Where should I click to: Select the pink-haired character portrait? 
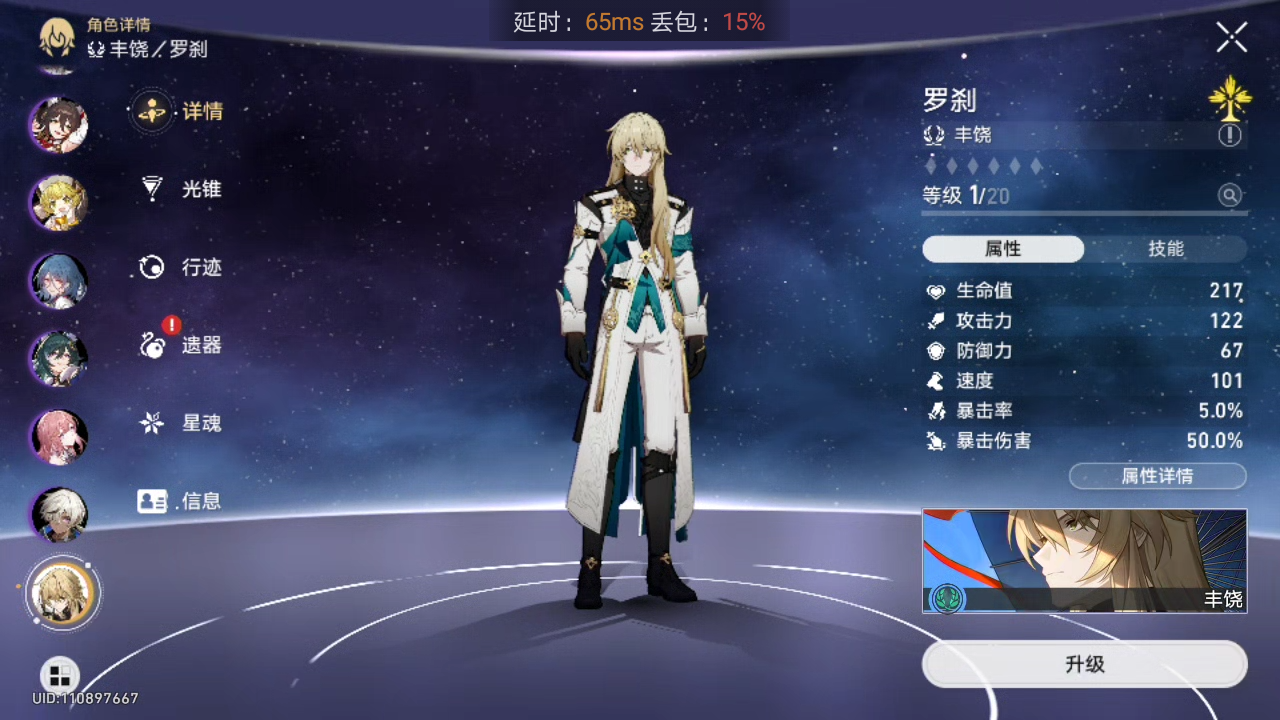coord(59,437)
